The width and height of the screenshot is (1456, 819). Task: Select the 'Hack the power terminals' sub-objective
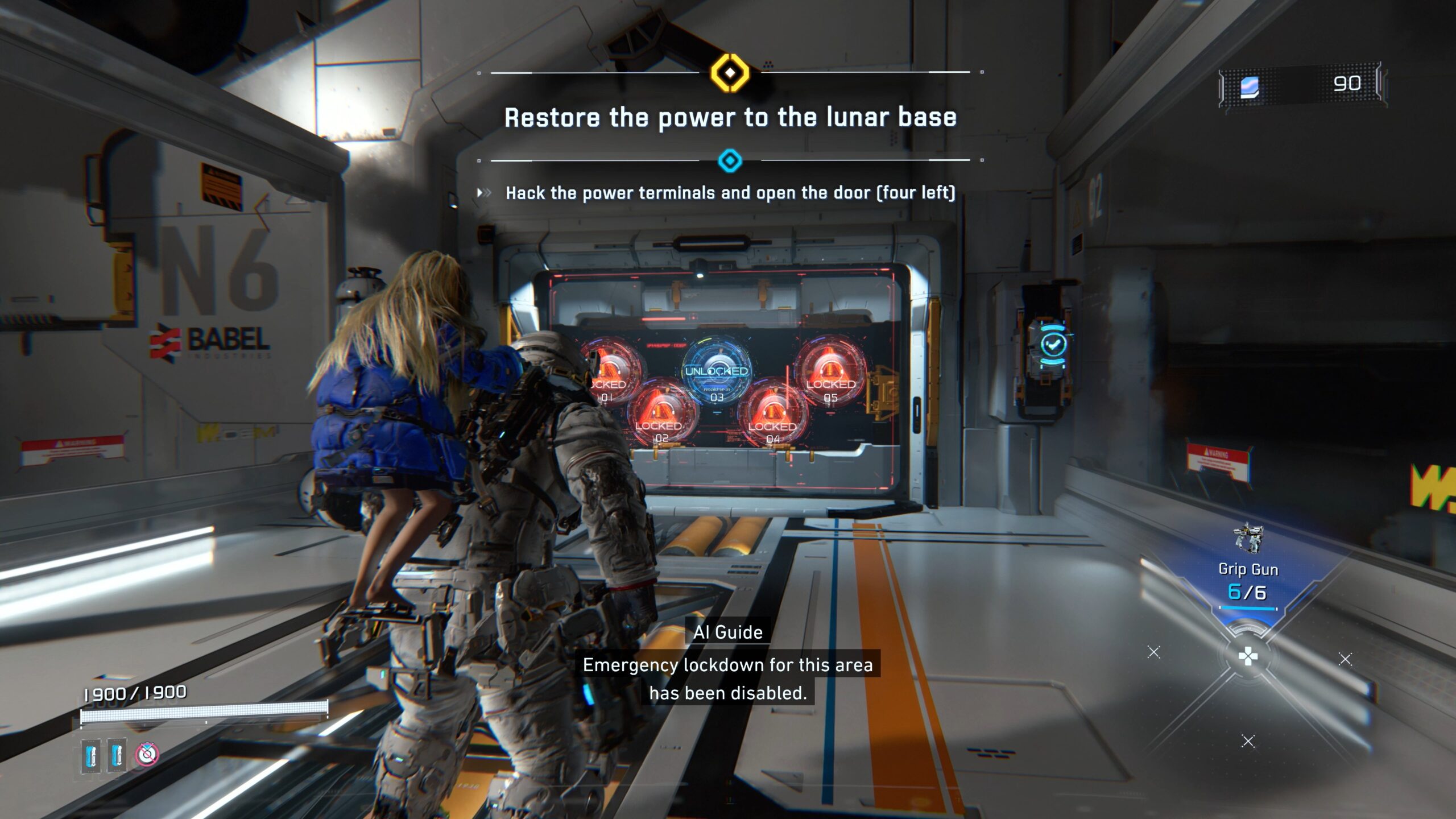[730, 193]
